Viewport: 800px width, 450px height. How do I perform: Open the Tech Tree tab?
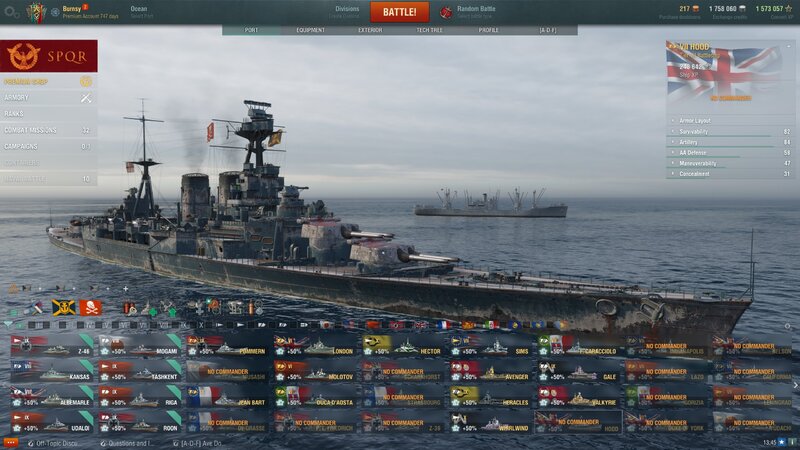pos(430,30)
